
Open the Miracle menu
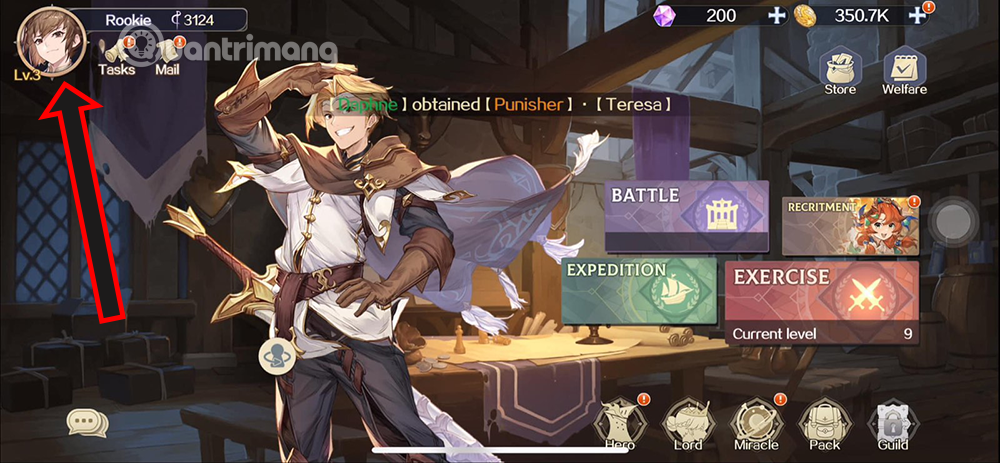pyautogui.click(x=754, y=425)
